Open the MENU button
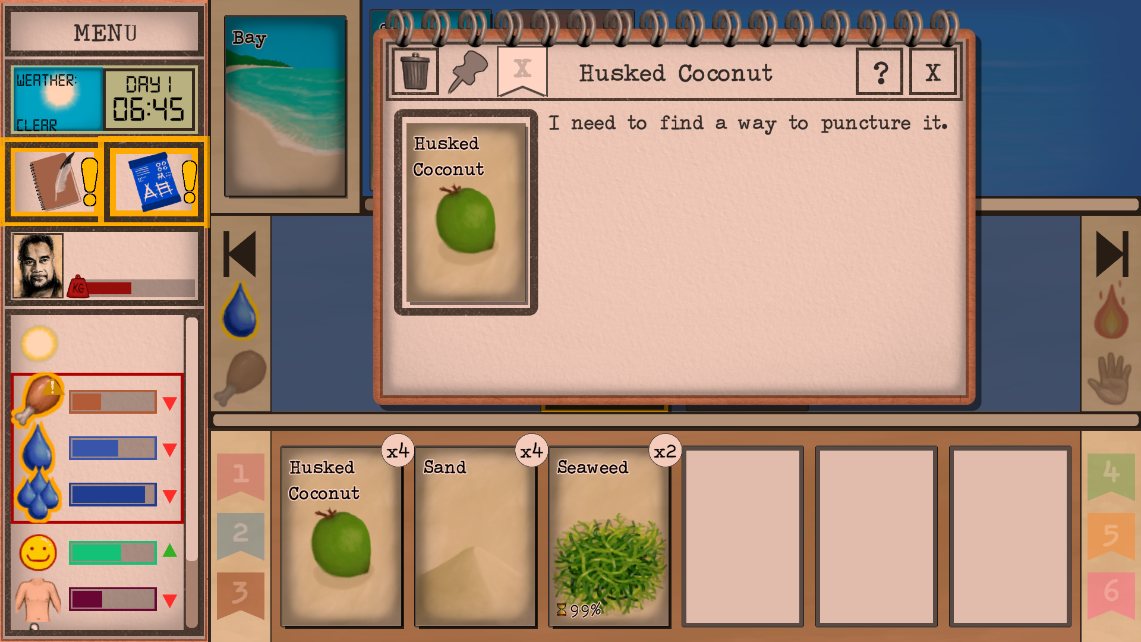The image size is (1141, 642). [x=105, y=32]
